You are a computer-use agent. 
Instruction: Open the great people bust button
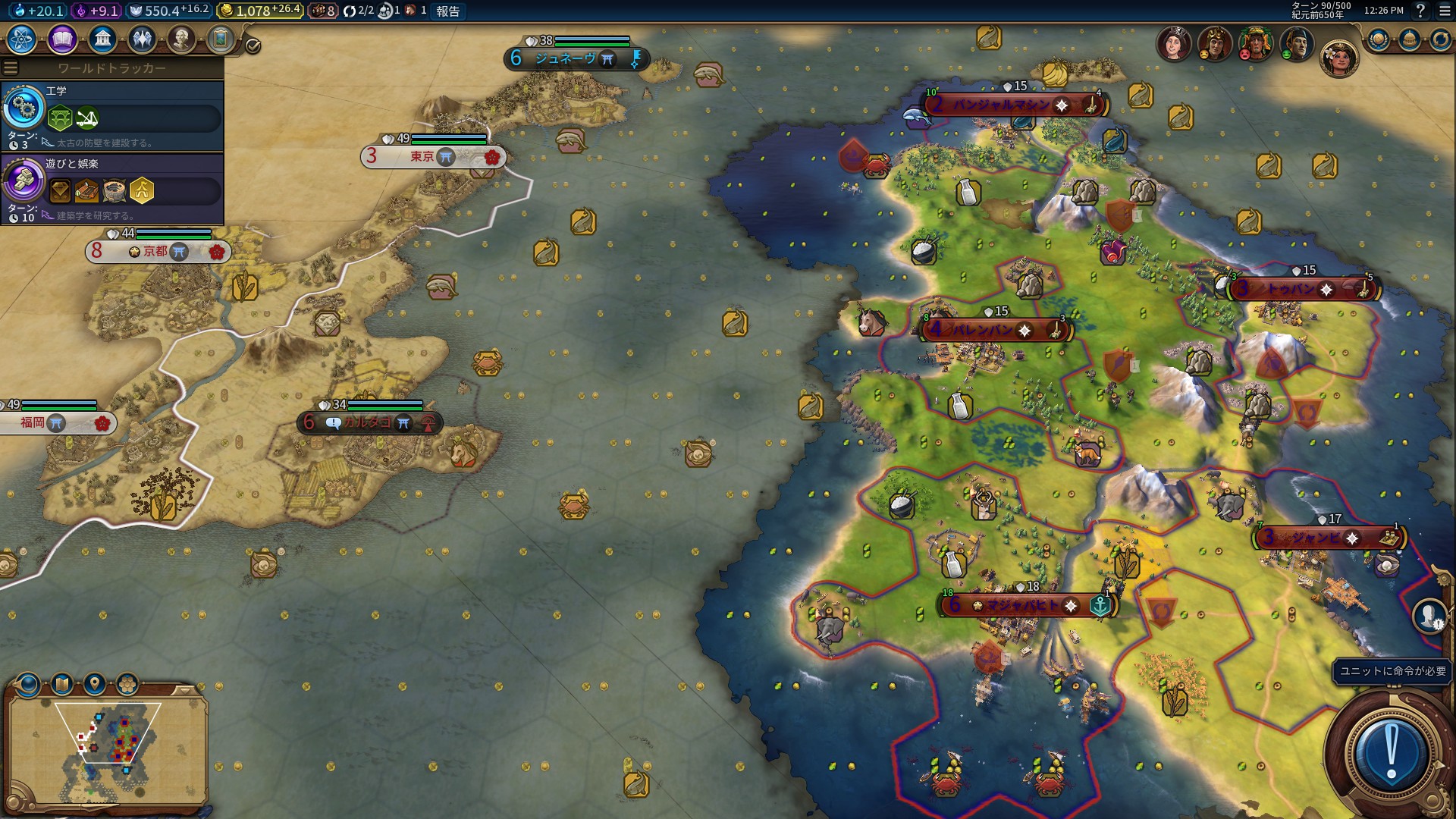pyautogui.click(x=181, y=39)
